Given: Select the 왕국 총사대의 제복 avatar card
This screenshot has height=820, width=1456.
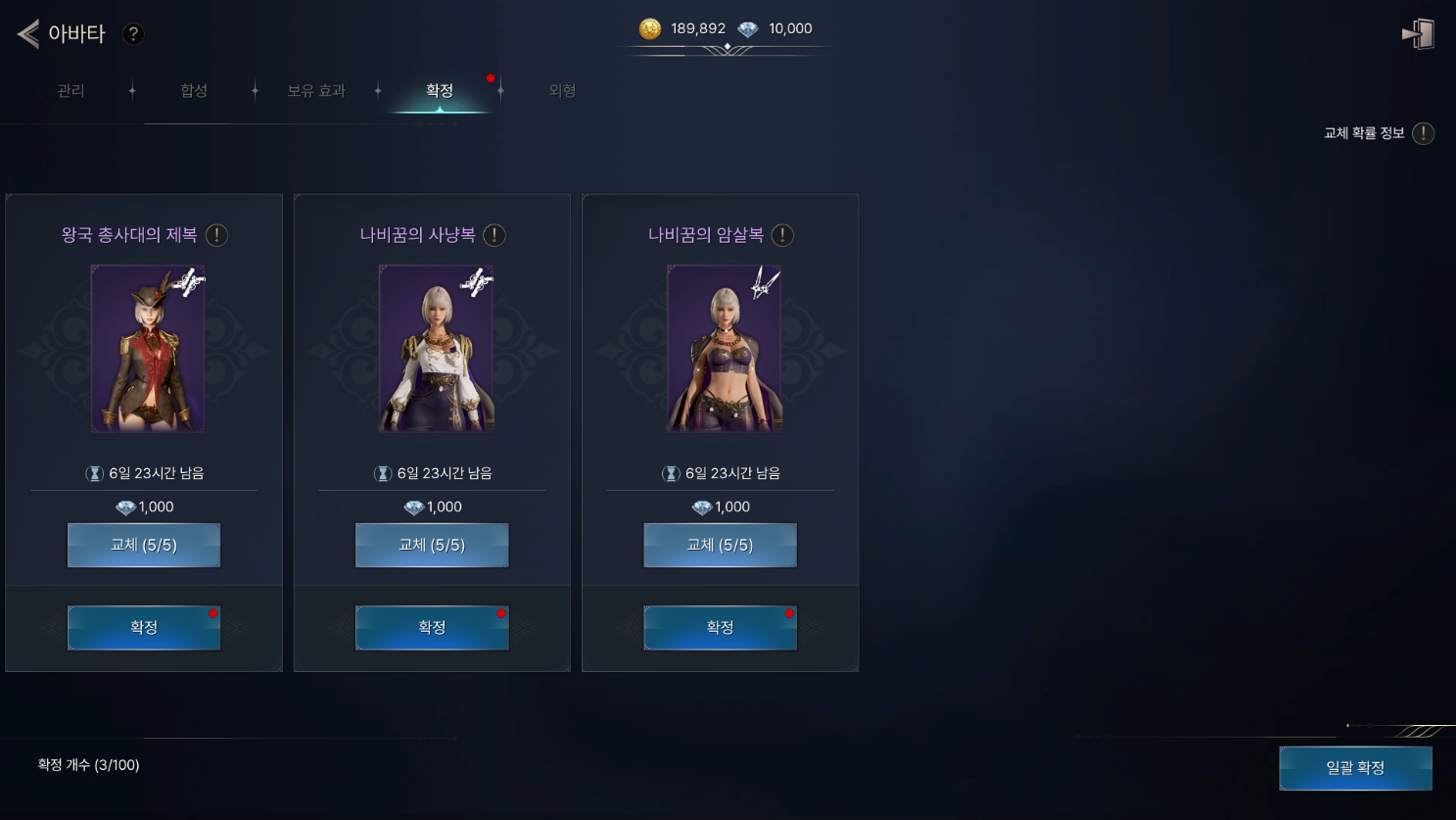Looking at the screenshot, I should (x=148, y=349).
